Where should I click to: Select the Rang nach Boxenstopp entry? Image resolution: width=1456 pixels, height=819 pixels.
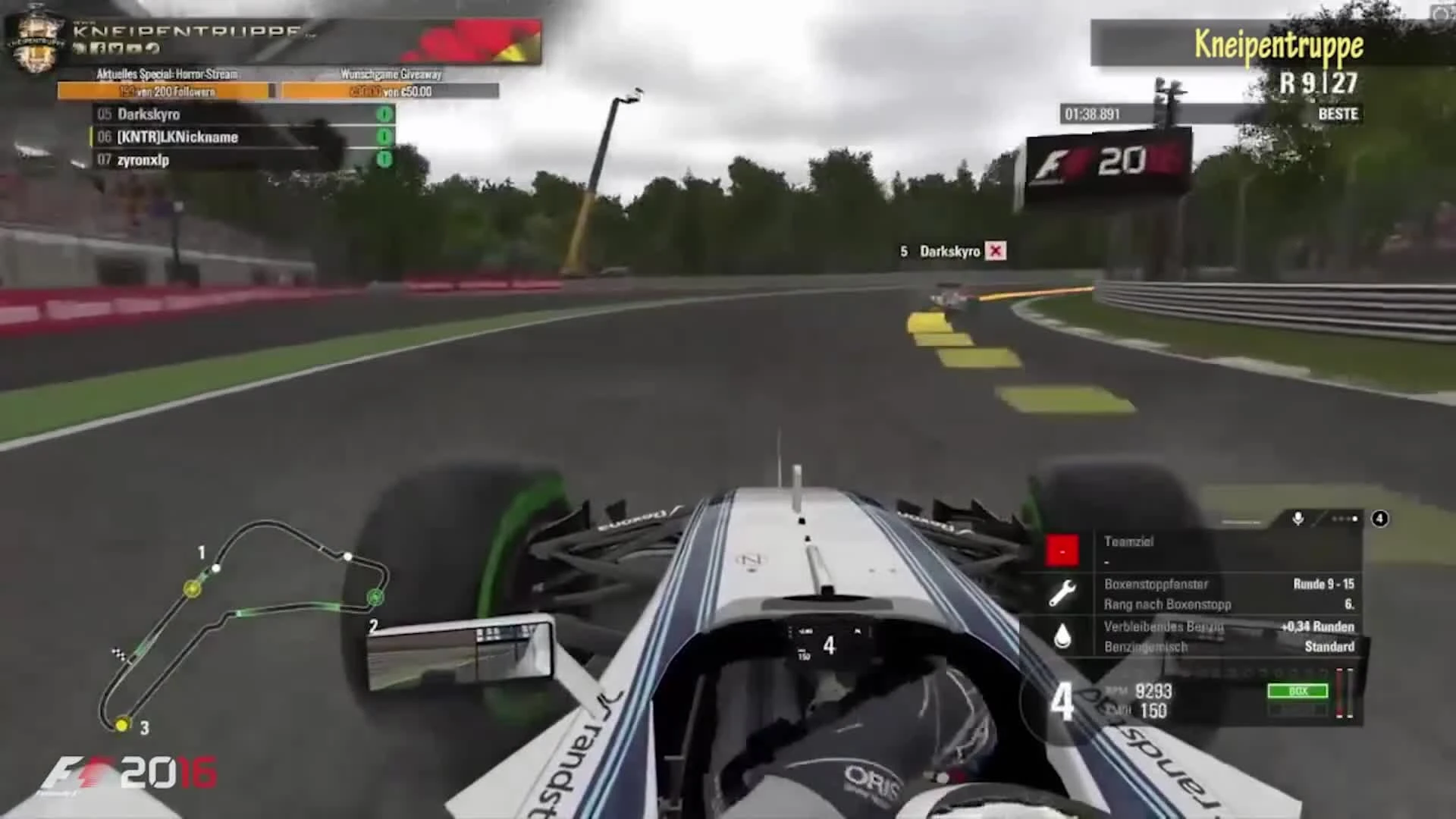pos(1168,604)
